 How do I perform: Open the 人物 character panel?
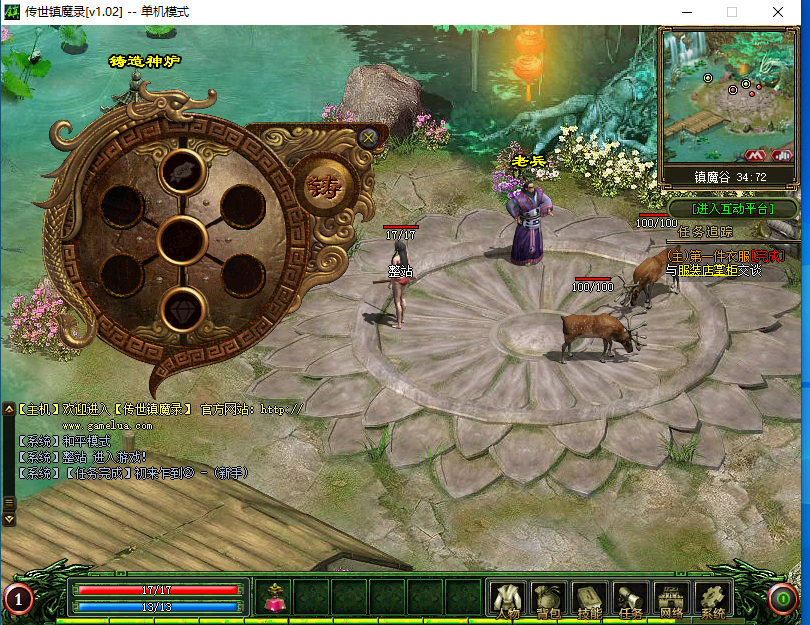point(508,599)
